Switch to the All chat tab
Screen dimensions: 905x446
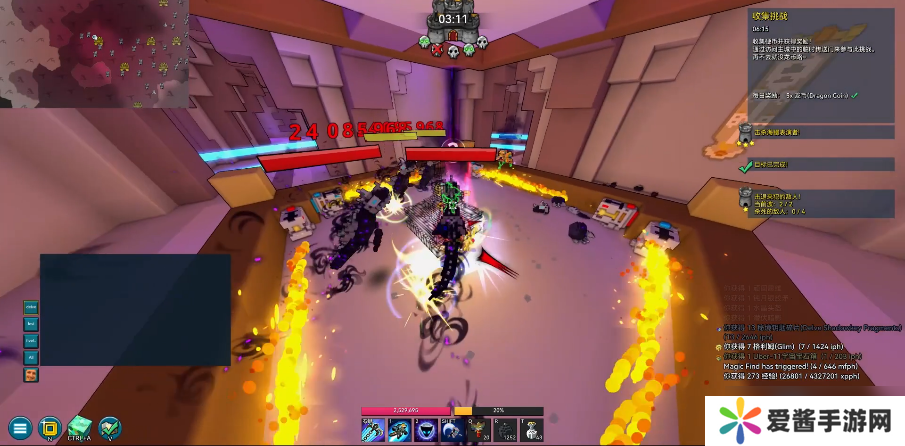point(31,356)
